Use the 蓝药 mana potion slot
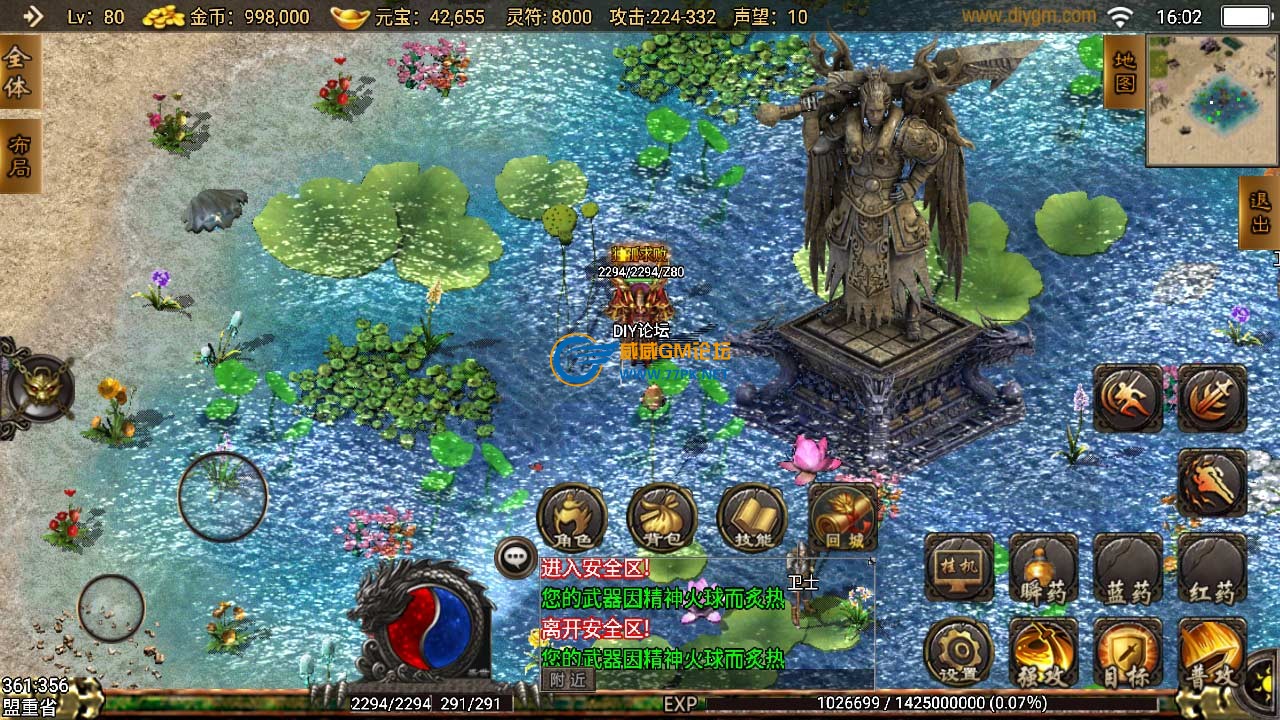Screen dimensions: 1280x720 pyautogui.click(x=1128, y=568)
